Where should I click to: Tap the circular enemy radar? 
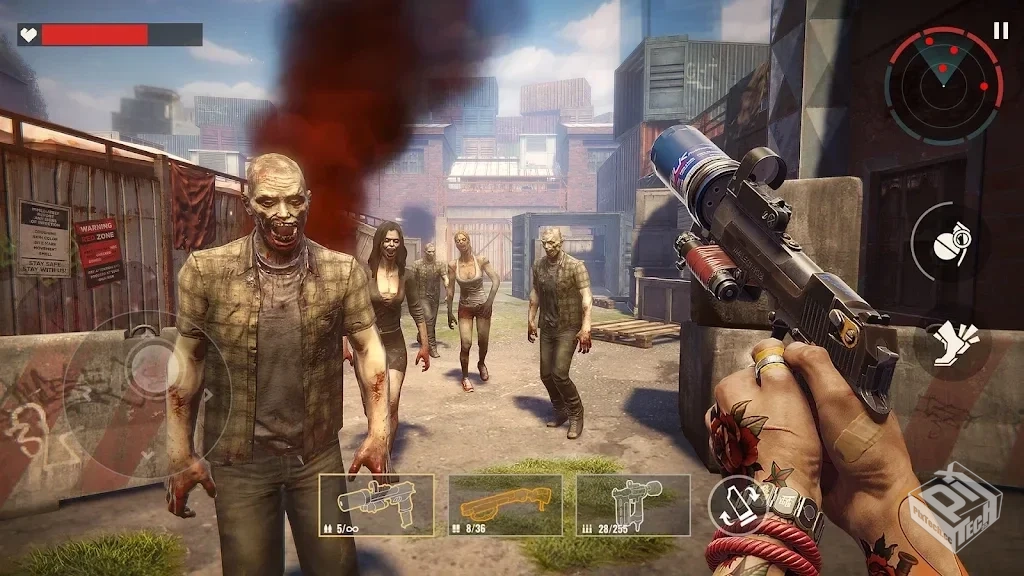coord(943,85)
